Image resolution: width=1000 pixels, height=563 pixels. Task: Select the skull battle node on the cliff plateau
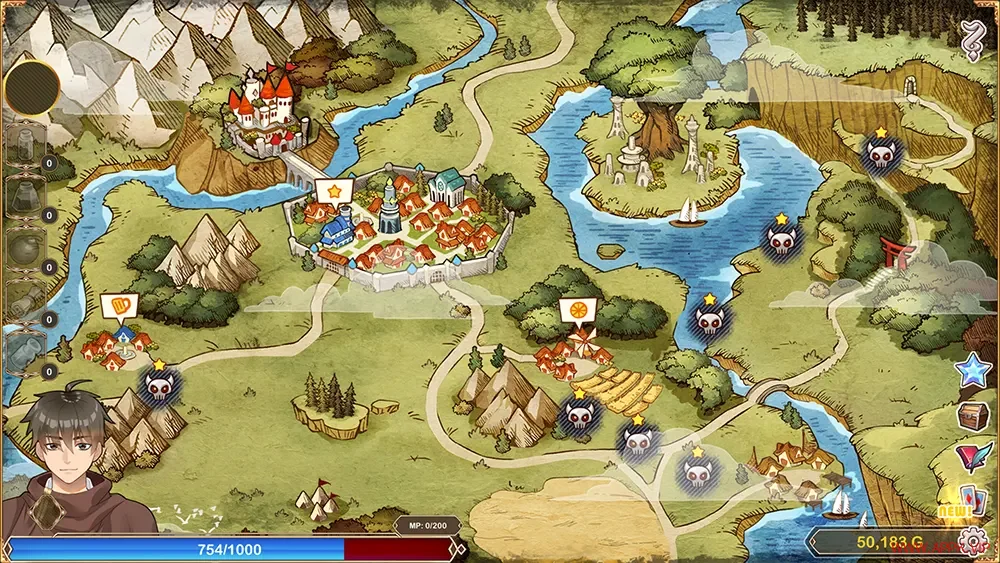click(x=880, y=155)
